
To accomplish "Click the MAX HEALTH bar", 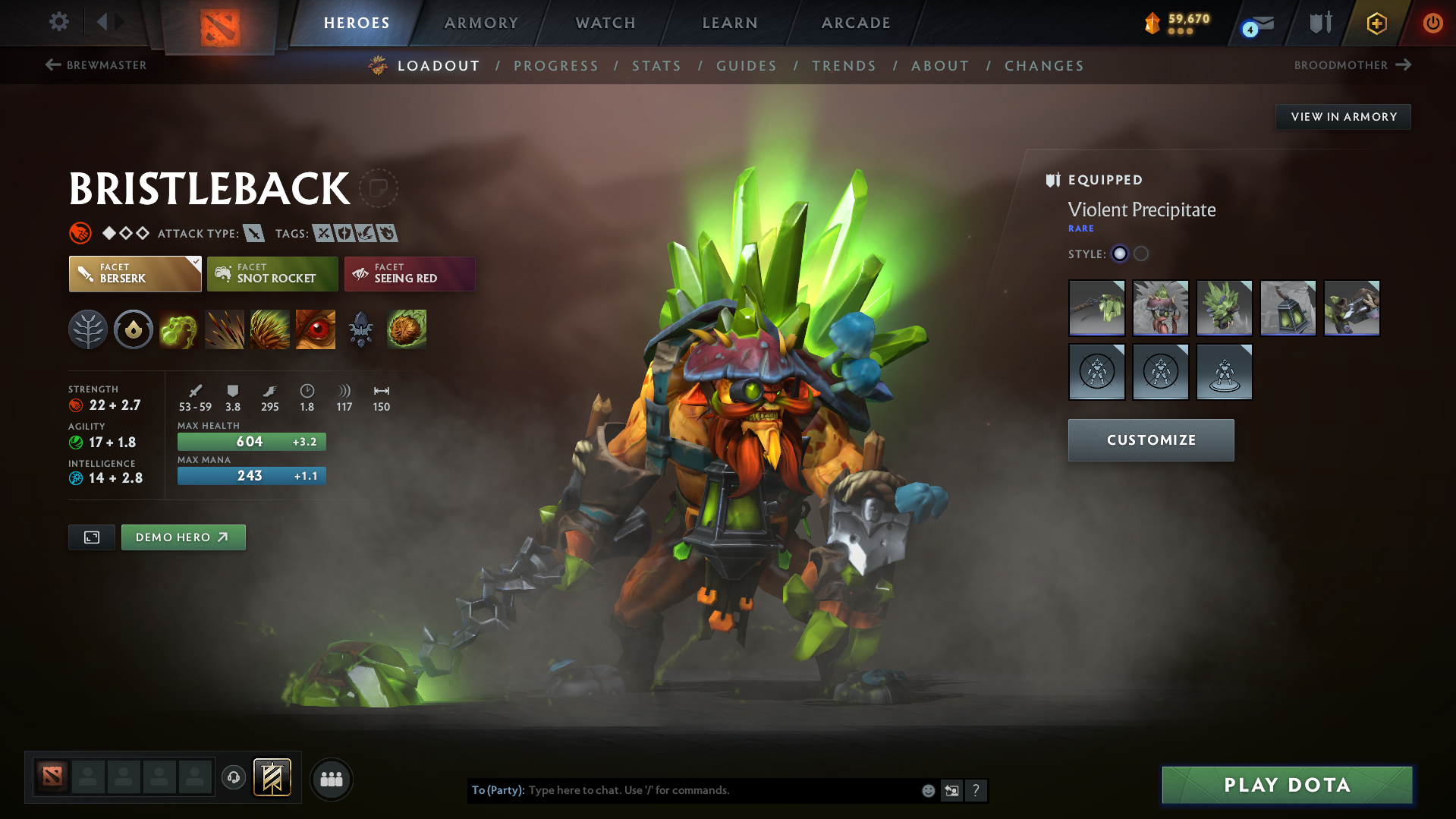I will pyautogui.click(x=251, y=441).
